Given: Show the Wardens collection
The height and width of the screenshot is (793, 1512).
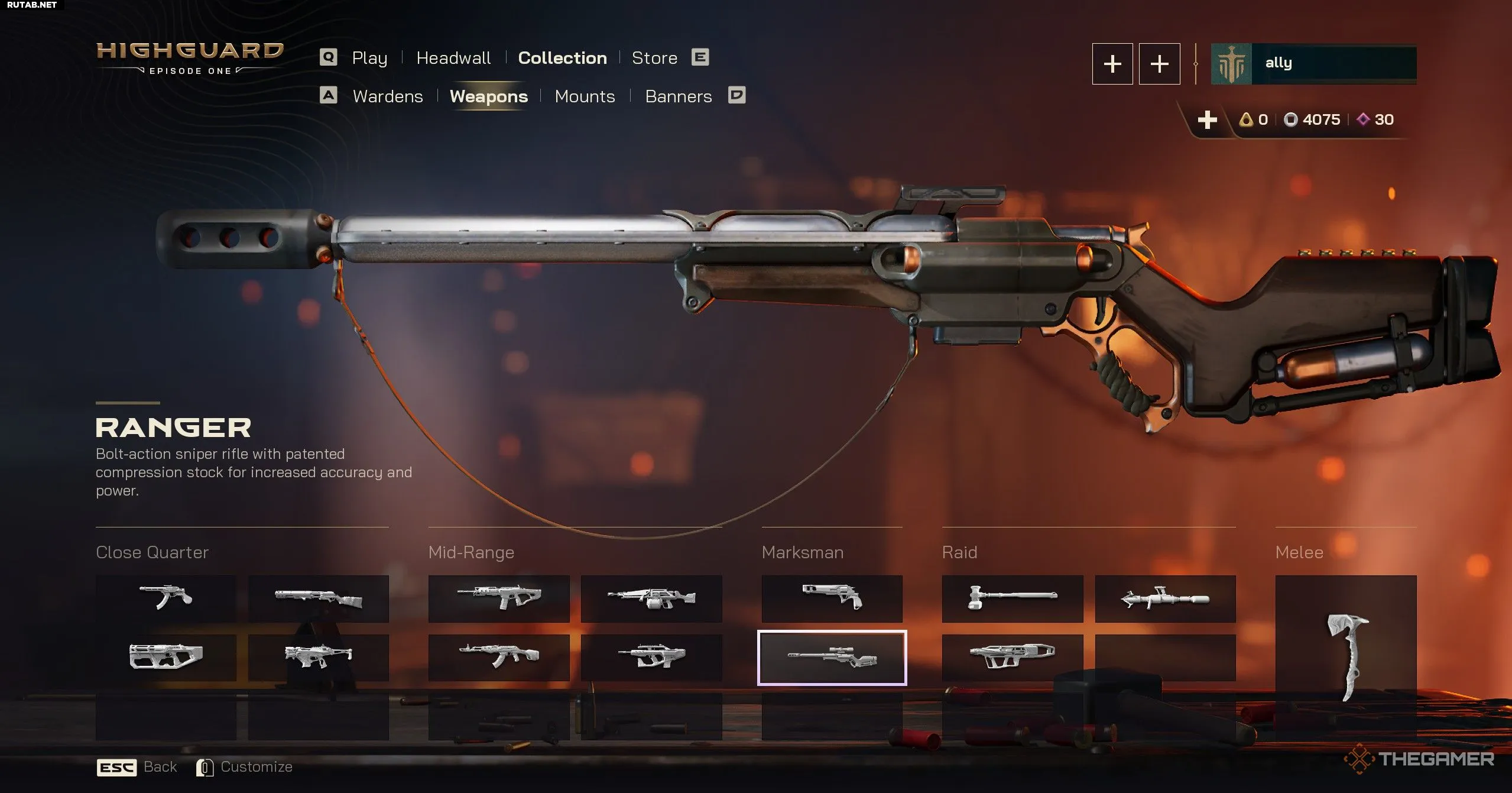Looking at the screenshot, I should click(388, 96).
